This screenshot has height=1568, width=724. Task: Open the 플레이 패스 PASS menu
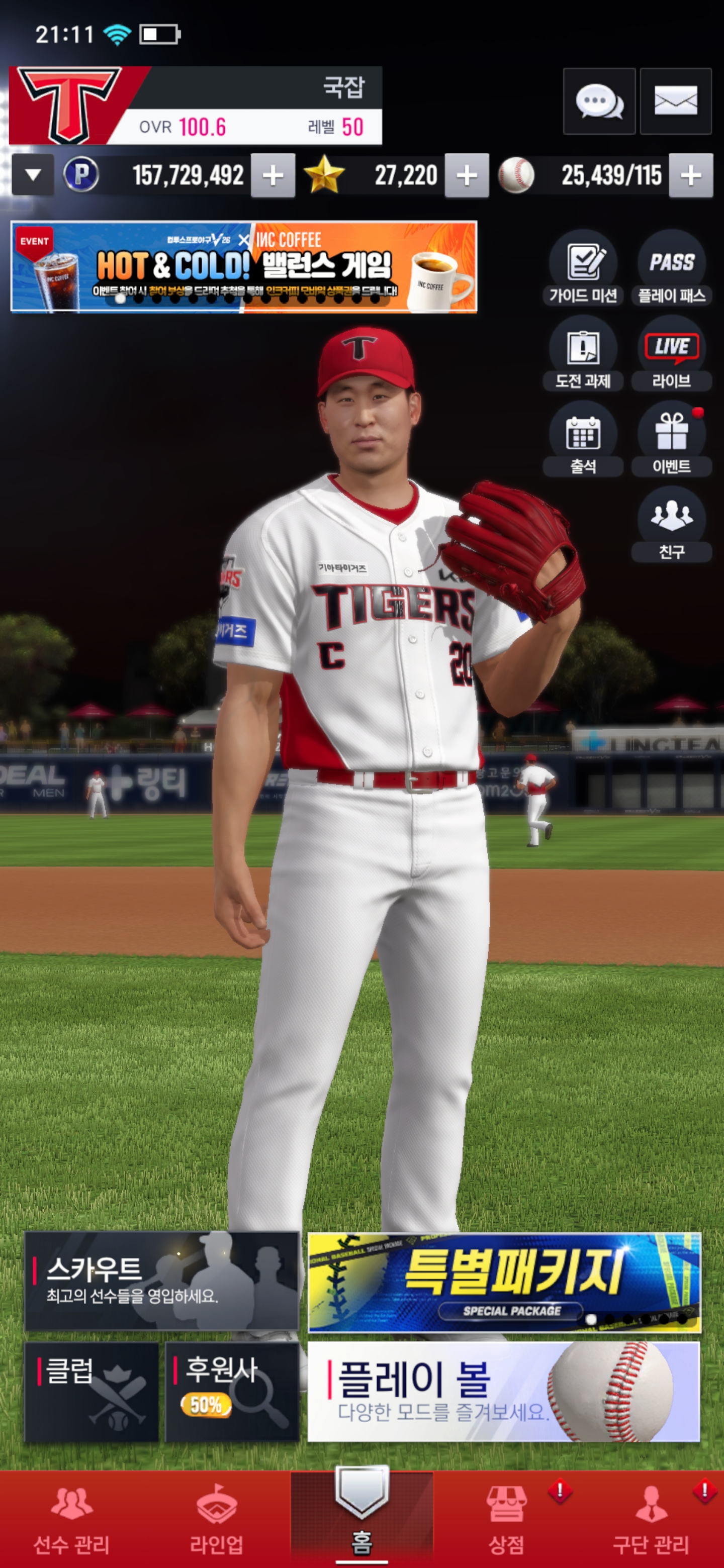click(671, 268)
